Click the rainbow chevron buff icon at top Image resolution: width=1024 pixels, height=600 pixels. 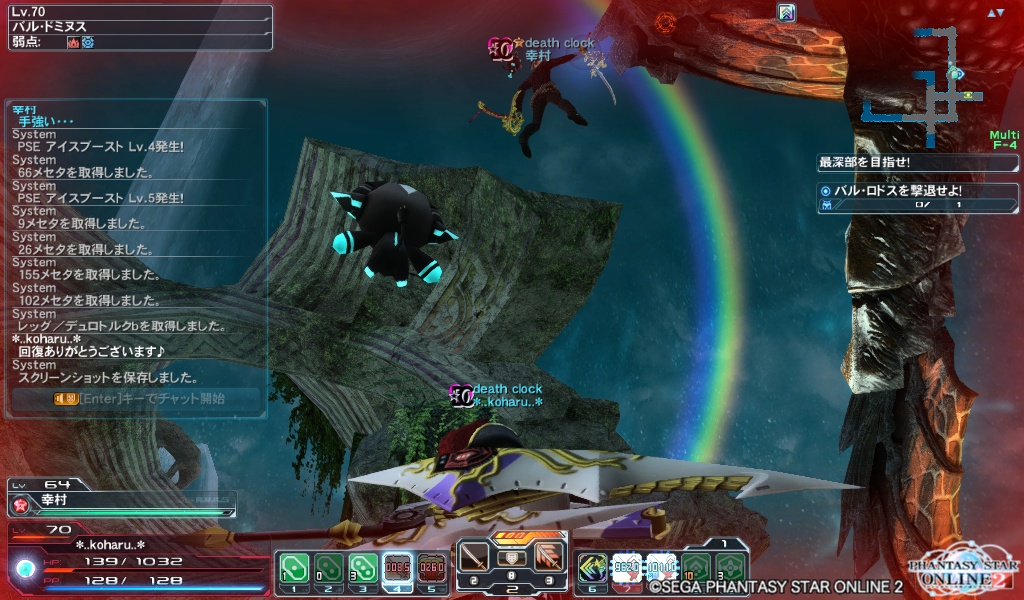[x=786, y=13]
